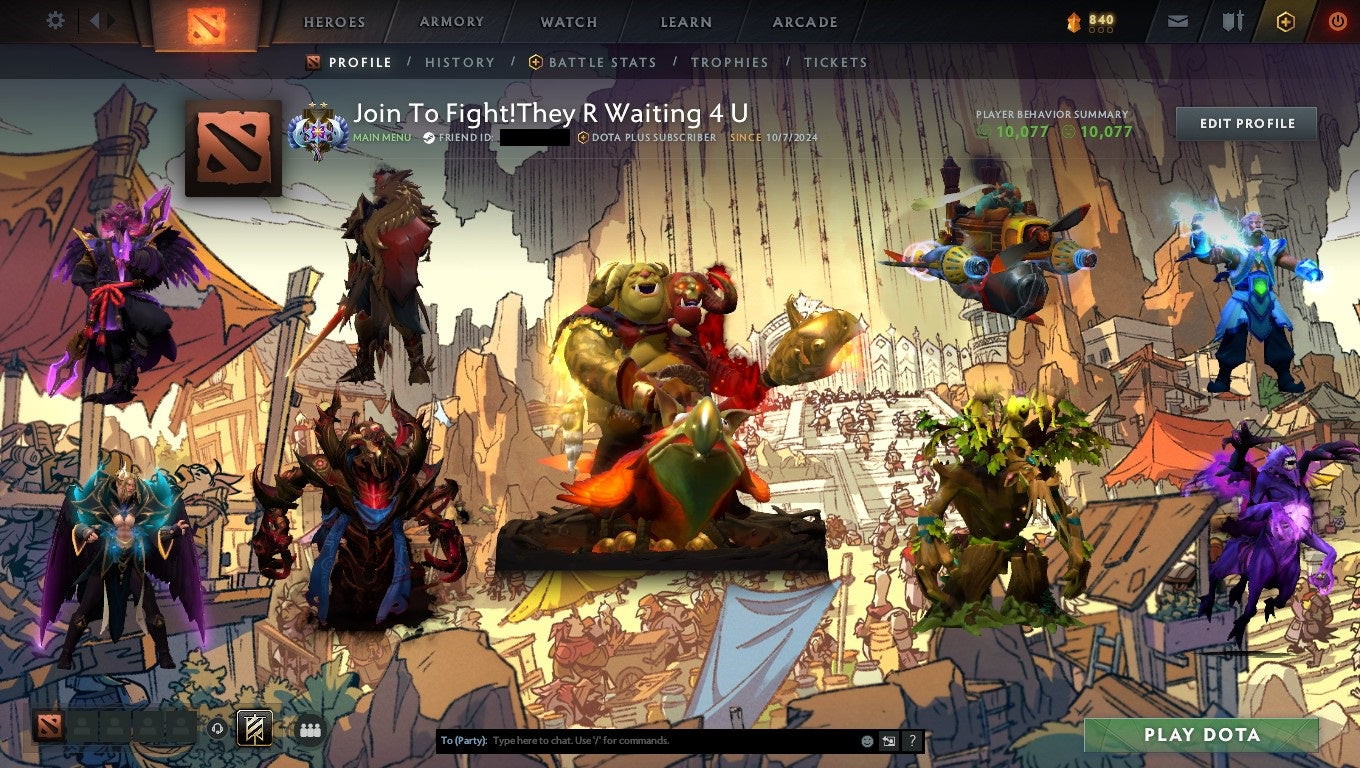Screen dimensions: 1360x768
Task: Toggle voice chat with the headphone icon
Action: [x=218, y=729]
